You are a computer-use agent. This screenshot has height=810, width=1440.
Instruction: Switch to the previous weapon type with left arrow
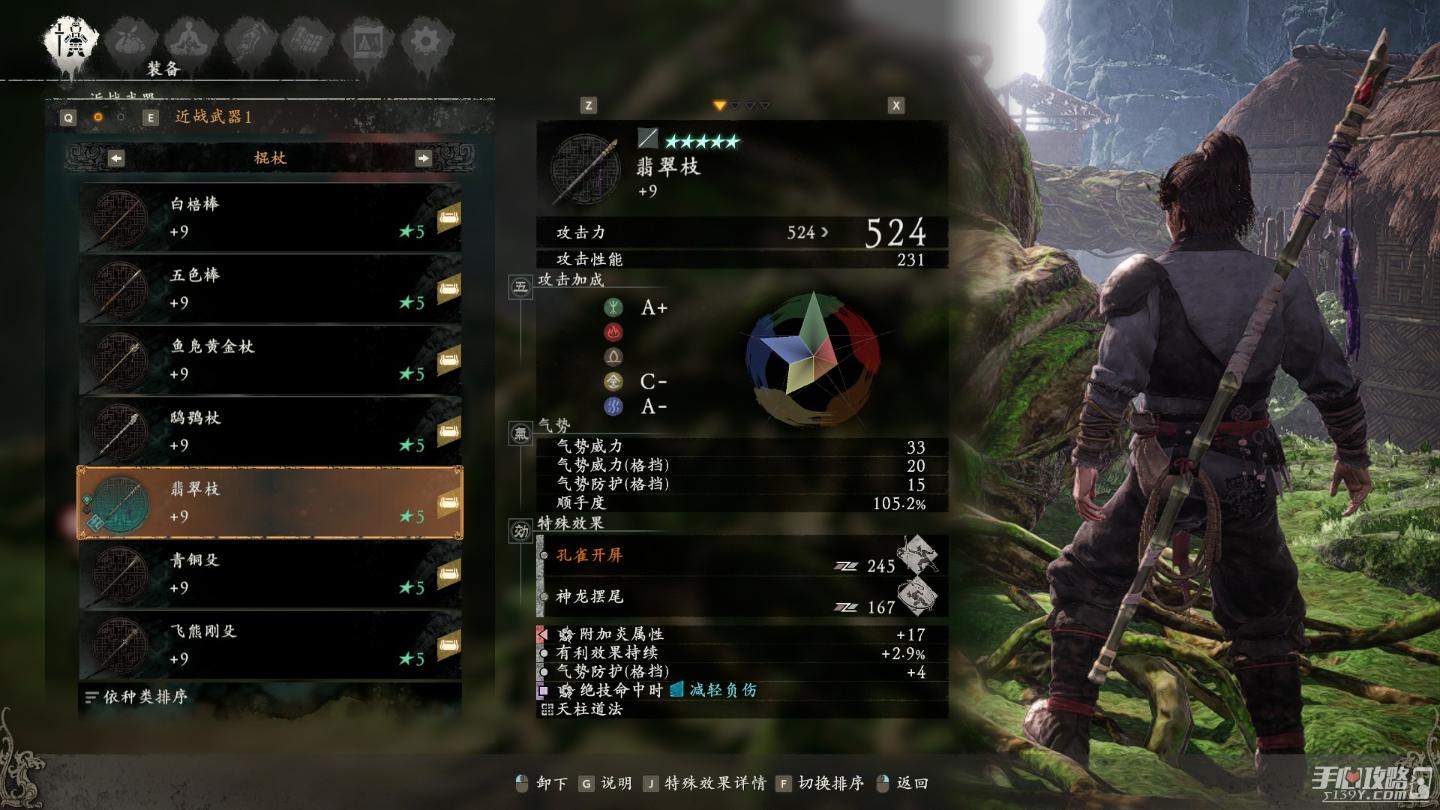coord(116,158)
